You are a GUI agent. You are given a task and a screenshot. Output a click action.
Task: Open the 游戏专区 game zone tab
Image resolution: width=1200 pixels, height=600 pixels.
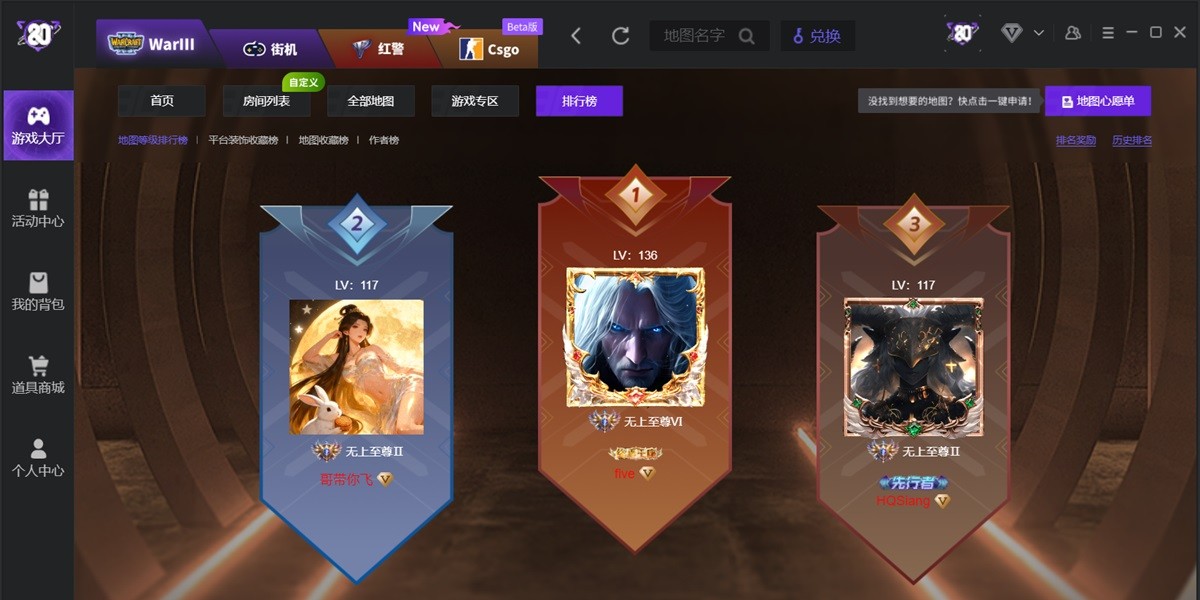click(475, 101)
